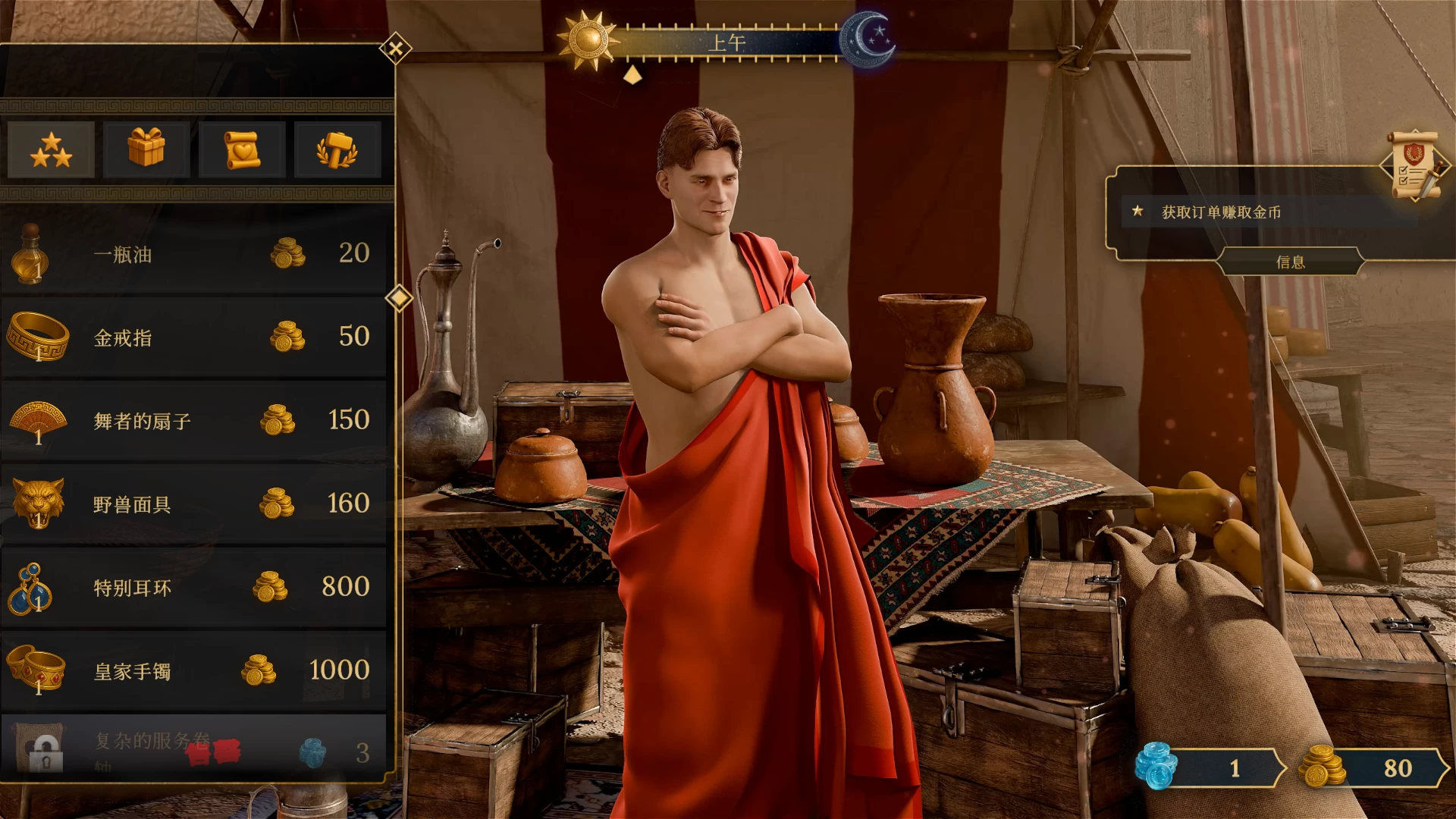This screenshot has width=1456, height=819.
Task: Buy the special earrings (特别耳环) for 800
Action: pos(193,588)
